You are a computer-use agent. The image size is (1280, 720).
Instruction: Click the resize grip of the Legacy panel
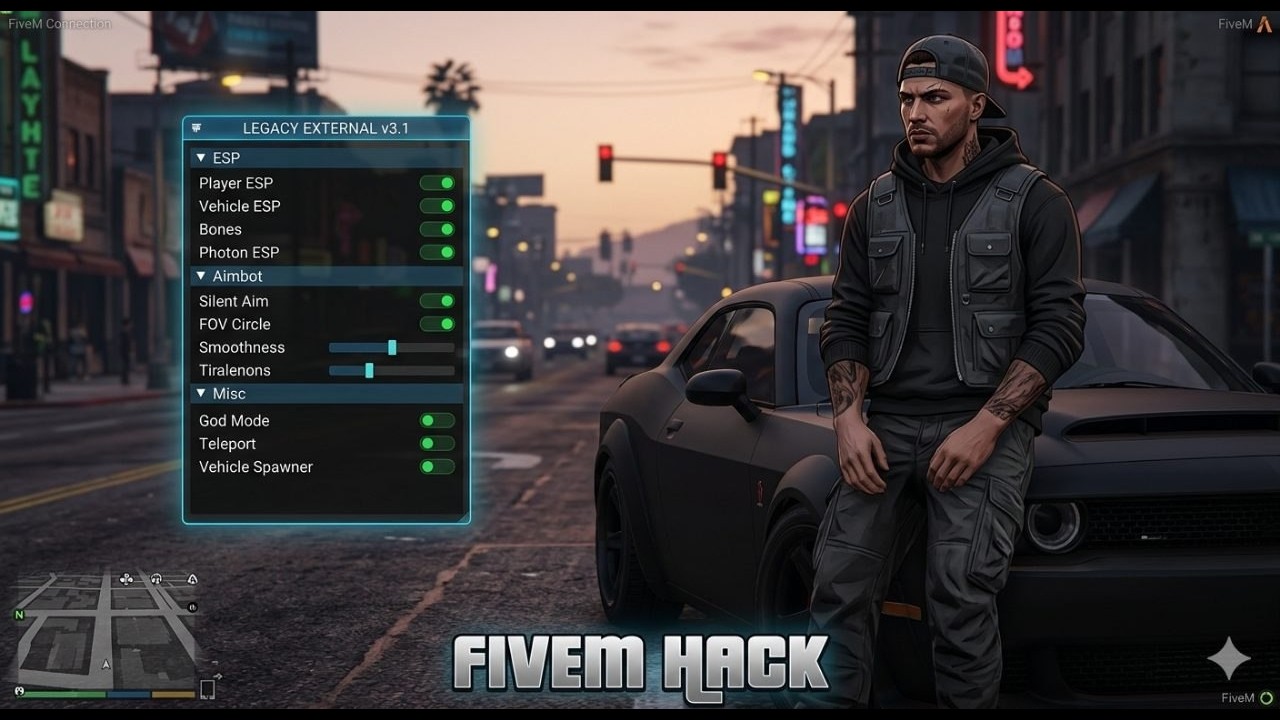[463, 517]
